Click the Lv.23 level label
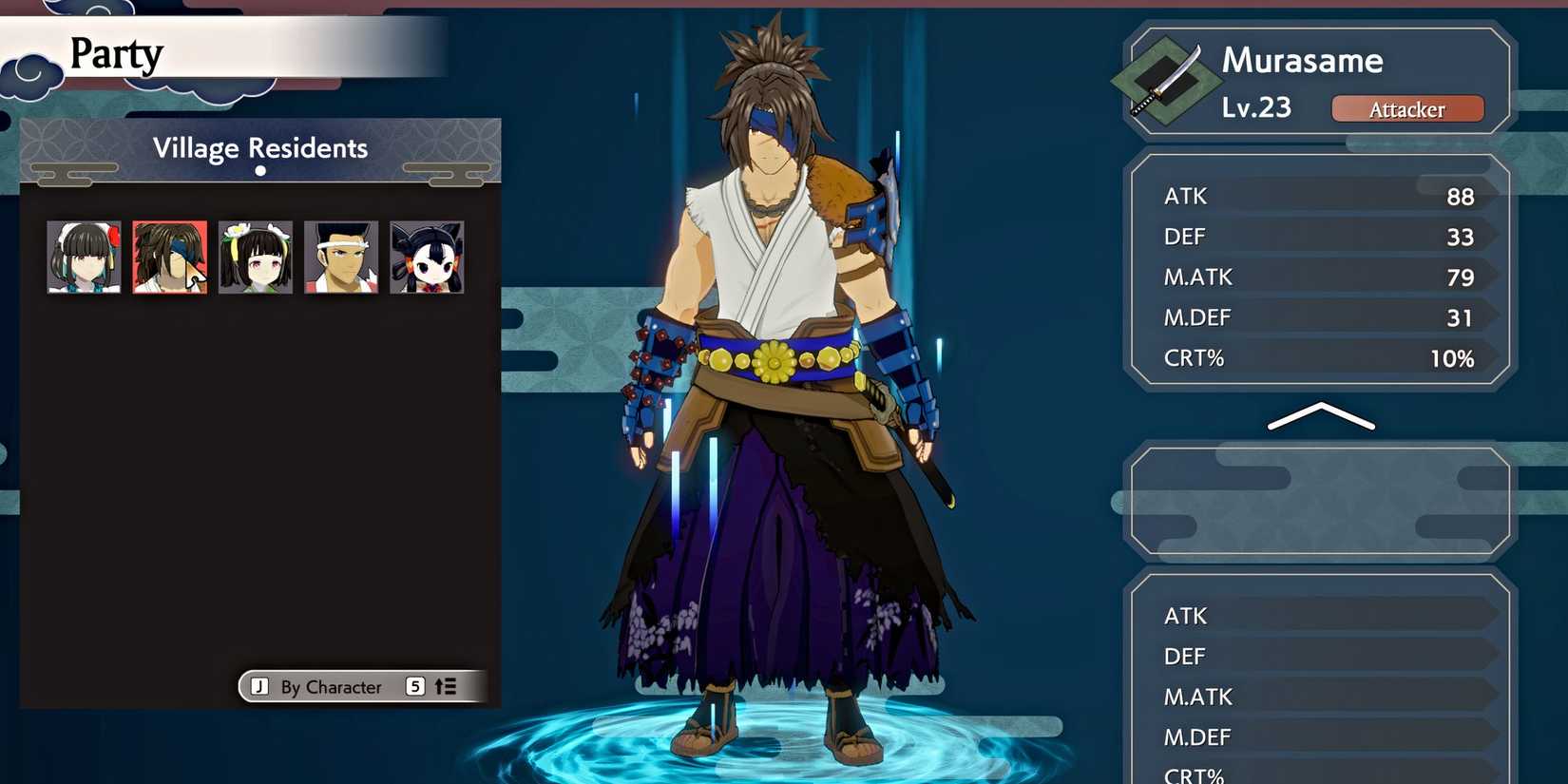1568x784 pixels. [x=1256, y=107]
